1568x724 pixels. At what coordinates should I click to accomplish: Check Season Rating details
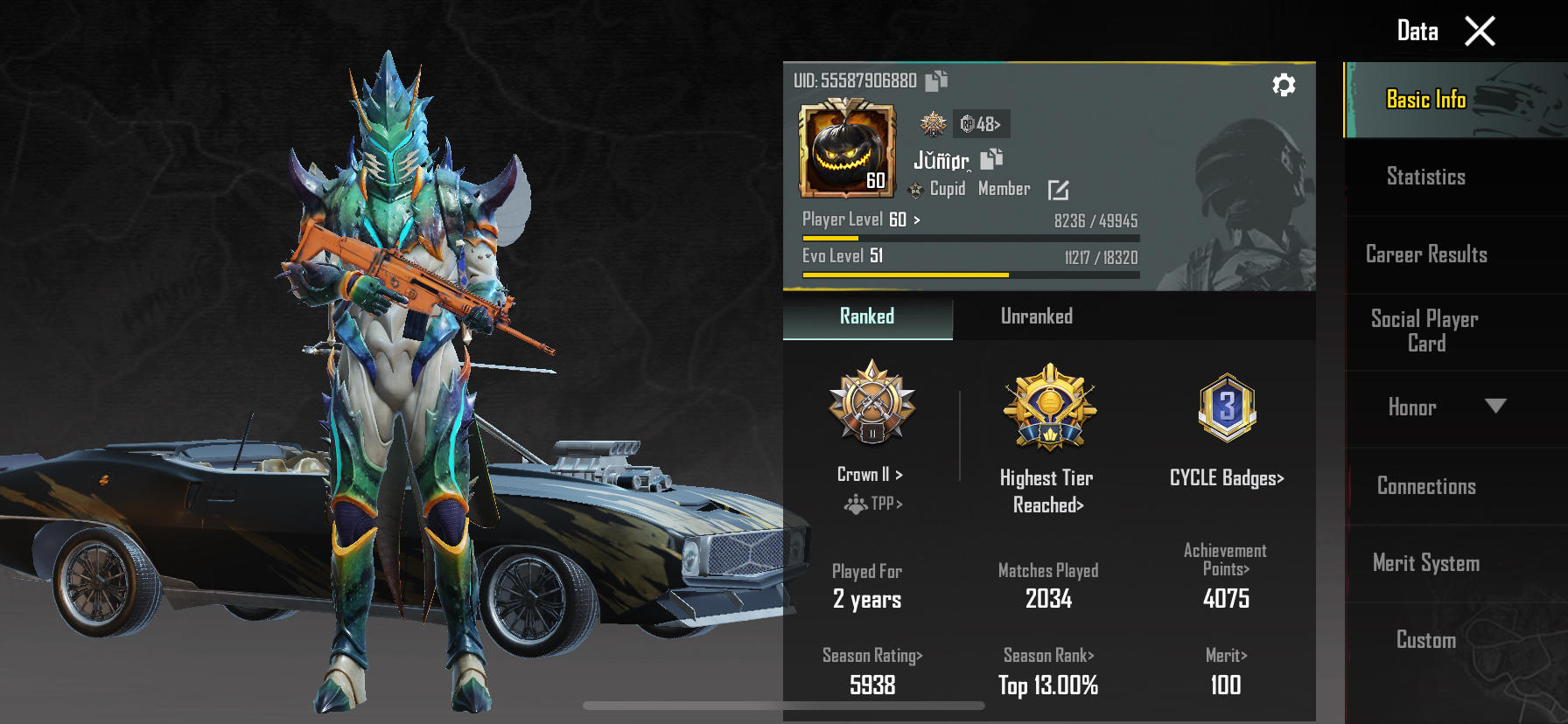click(872, 656)
